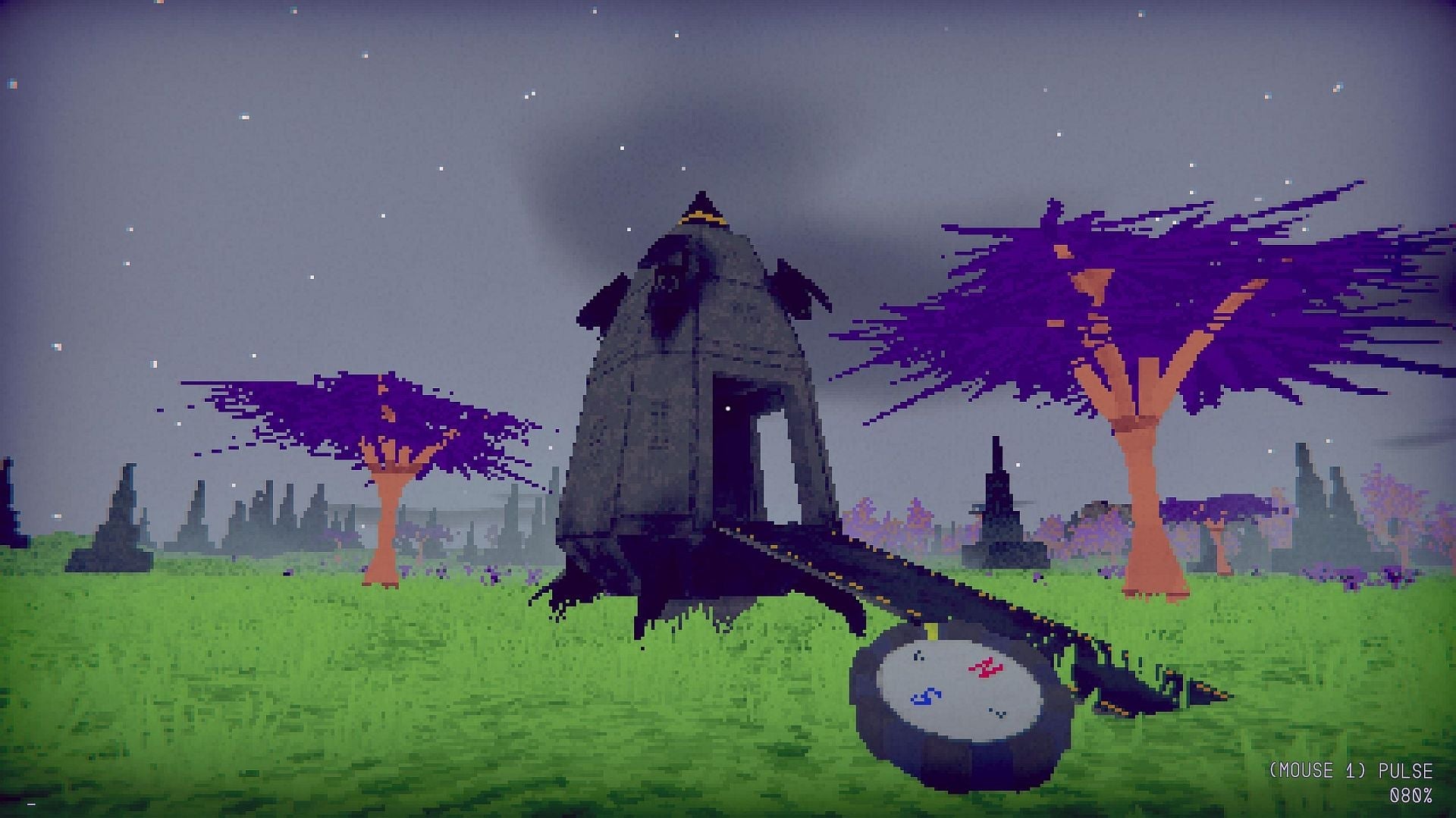Viewport: 1456px width, 818px height.
Task: Select the blue S marker on the compass
Action: click(926, 696)
